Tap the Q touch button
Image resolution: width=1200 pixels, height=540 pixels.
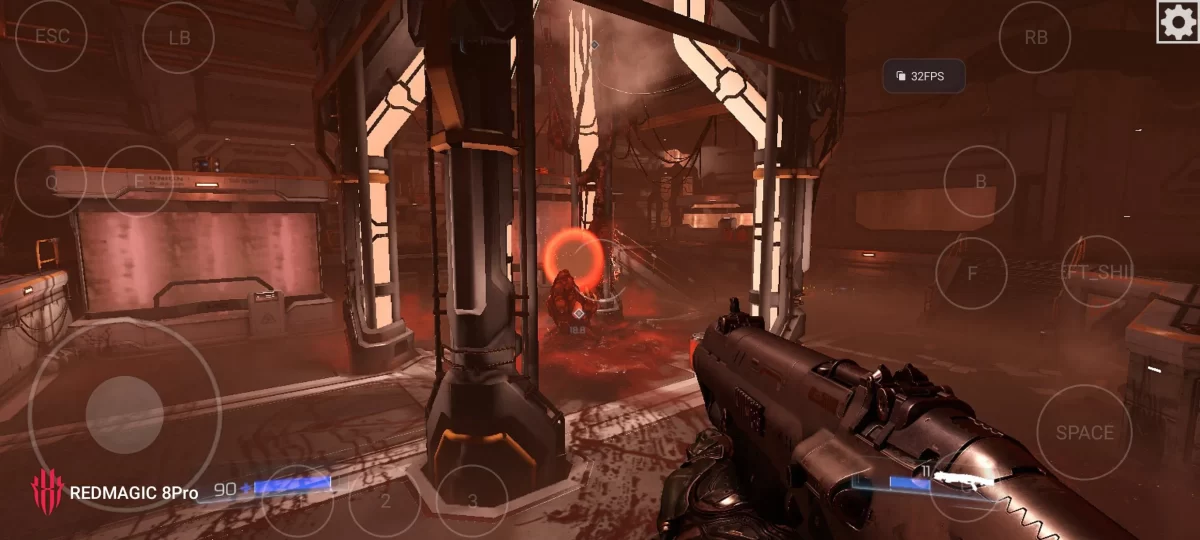(51, 182)
